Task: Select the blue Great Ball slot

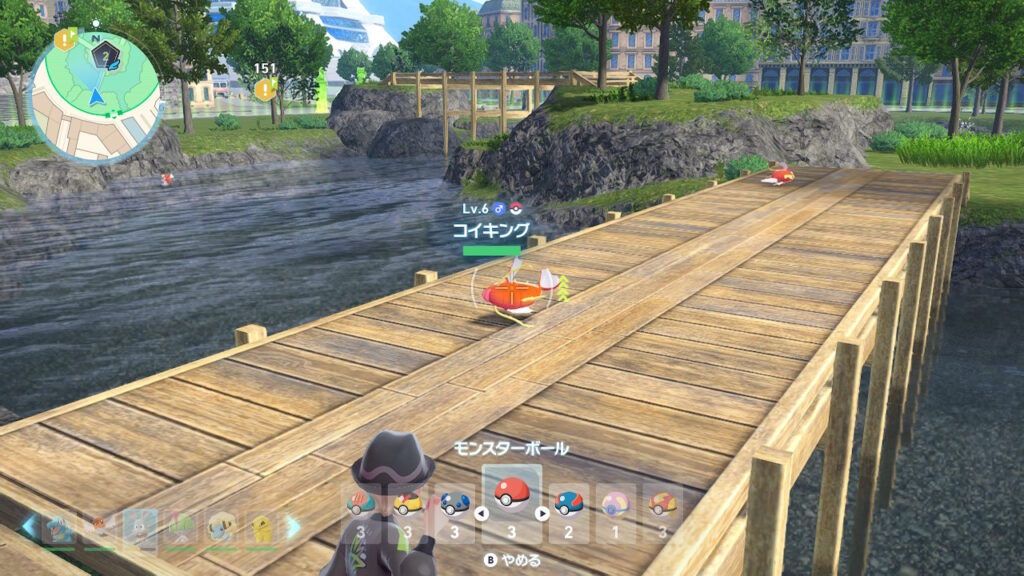Action: 568,503
